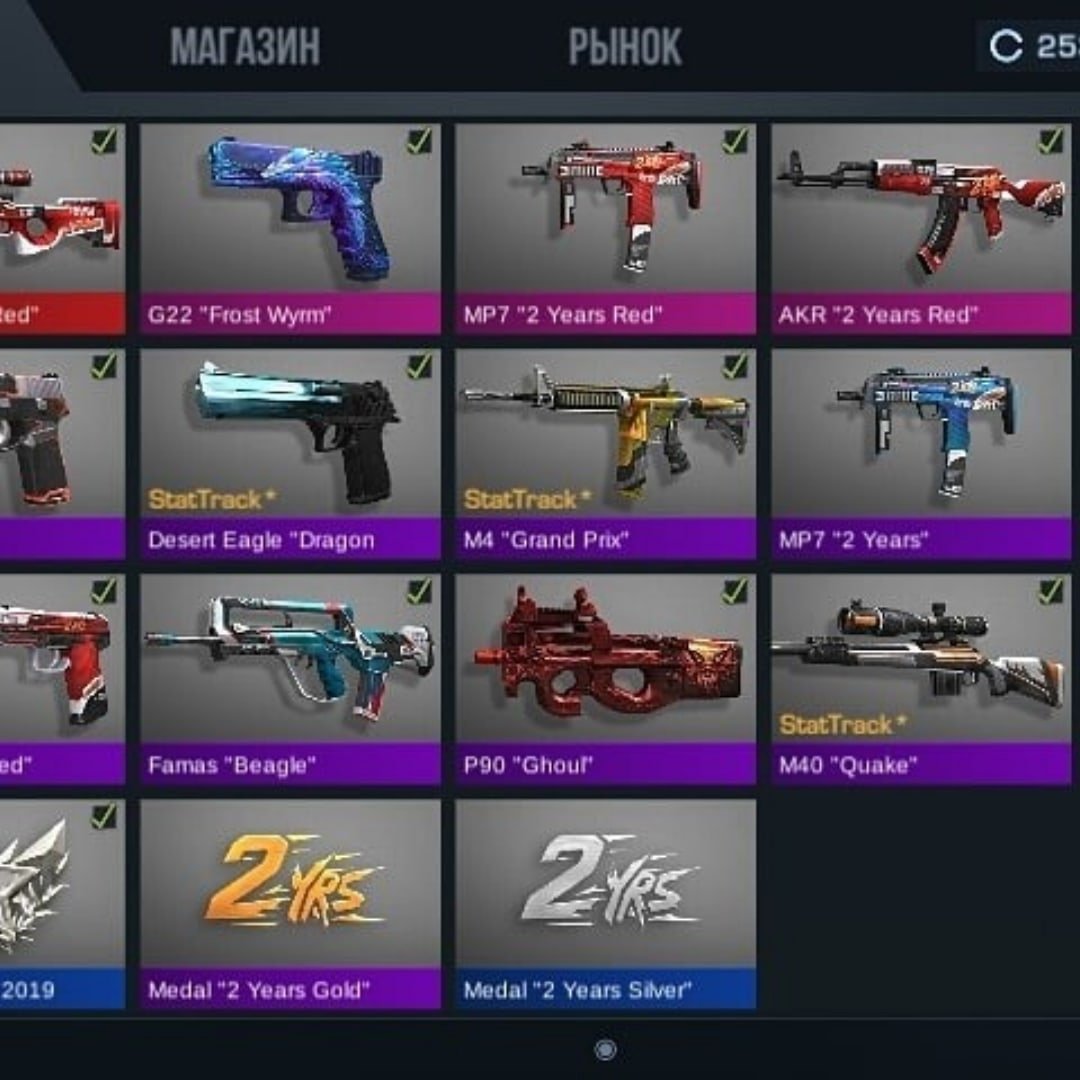
Task: Untick the checkmark on G22 "Frost Wyrm"
Action: (x=420, y=142)
